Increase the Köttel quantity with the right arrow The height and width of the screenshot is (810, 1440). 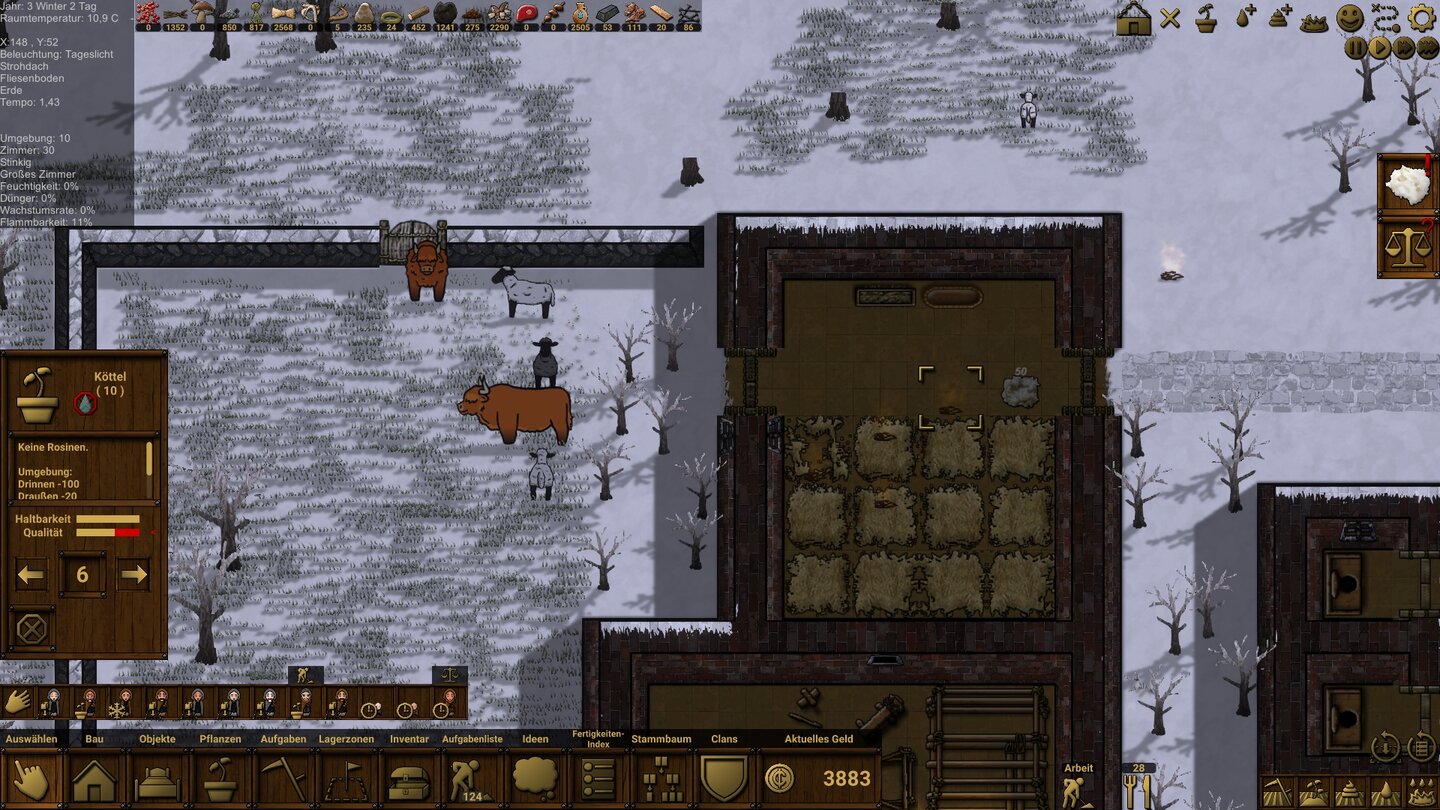point(133,575)
